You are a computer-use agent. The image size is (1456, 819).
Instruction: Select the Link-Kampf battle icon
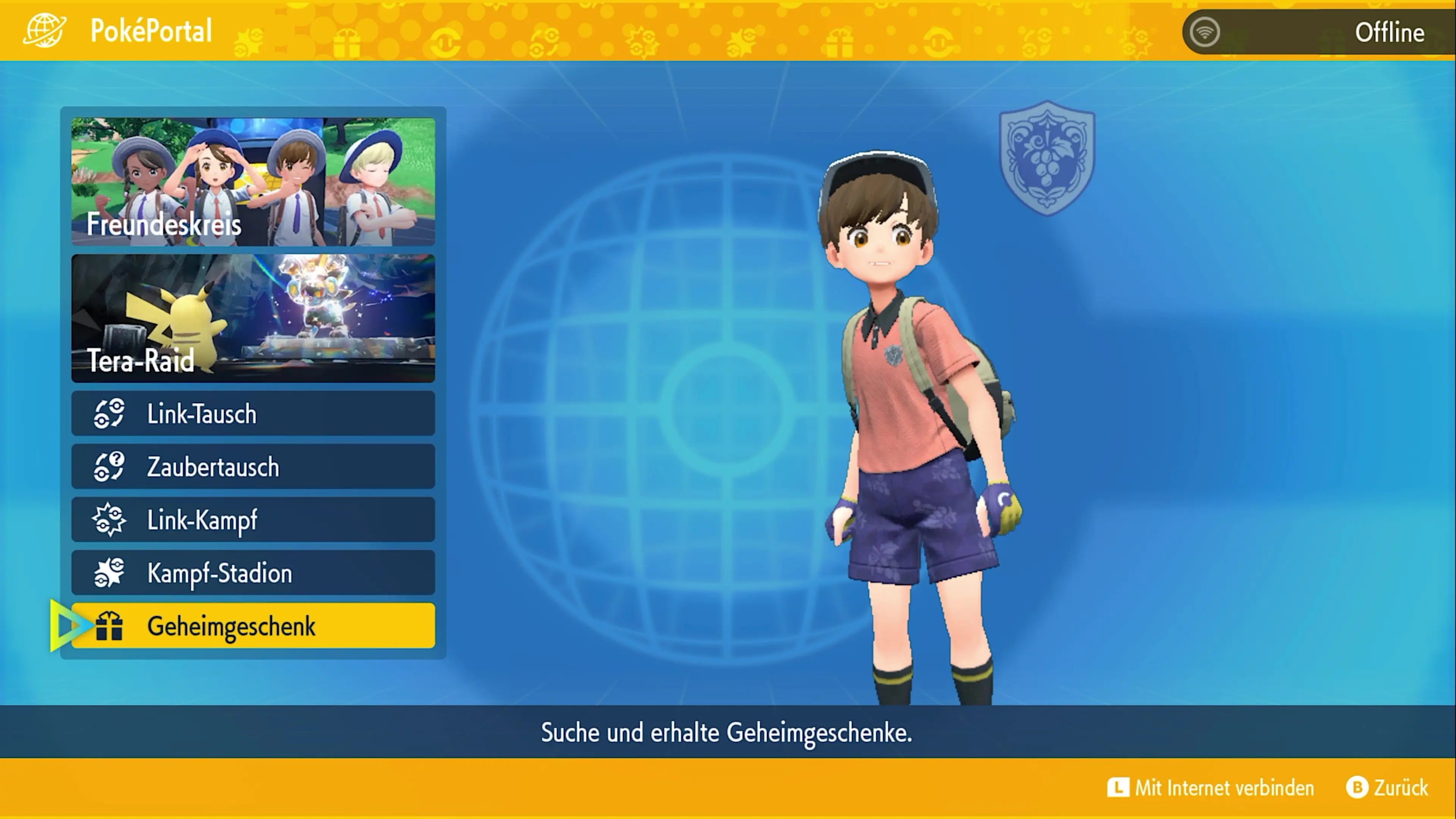[x=110, y=519]
